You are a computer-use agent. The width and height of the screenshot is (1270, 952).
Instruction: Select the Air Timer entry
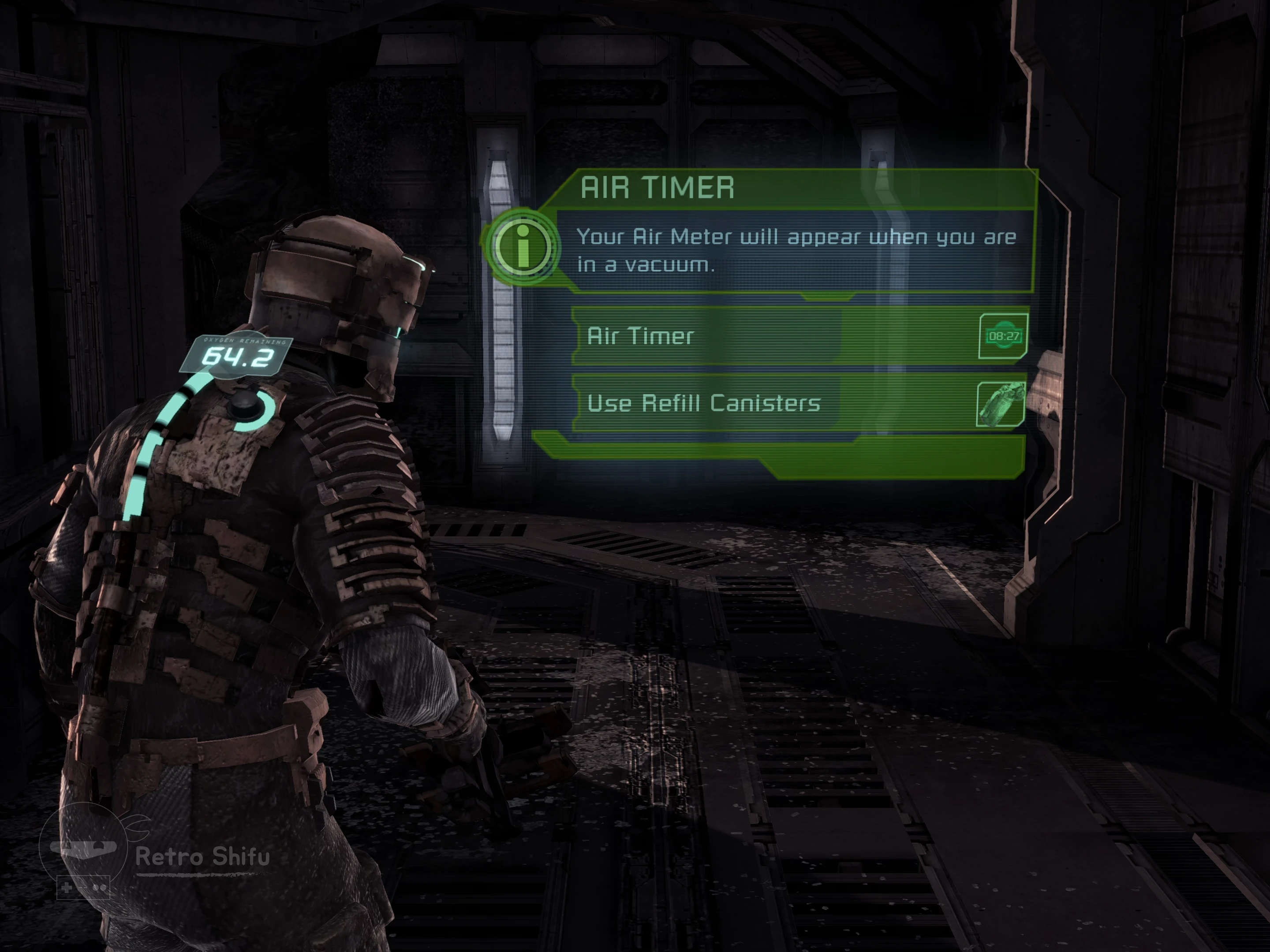click(706, 336)
